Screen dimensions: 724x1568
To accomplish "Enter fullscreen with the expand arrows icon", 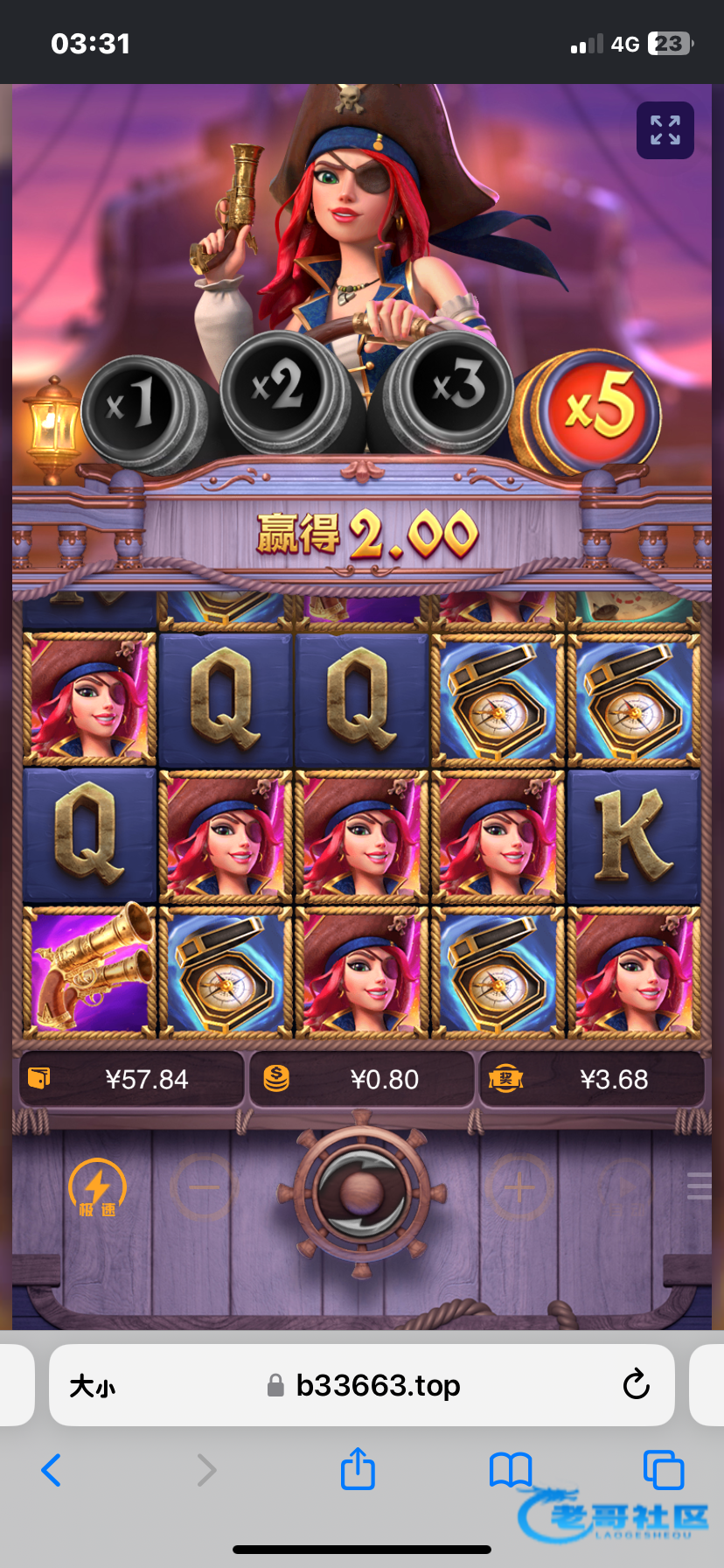I will tap(665, 130).
